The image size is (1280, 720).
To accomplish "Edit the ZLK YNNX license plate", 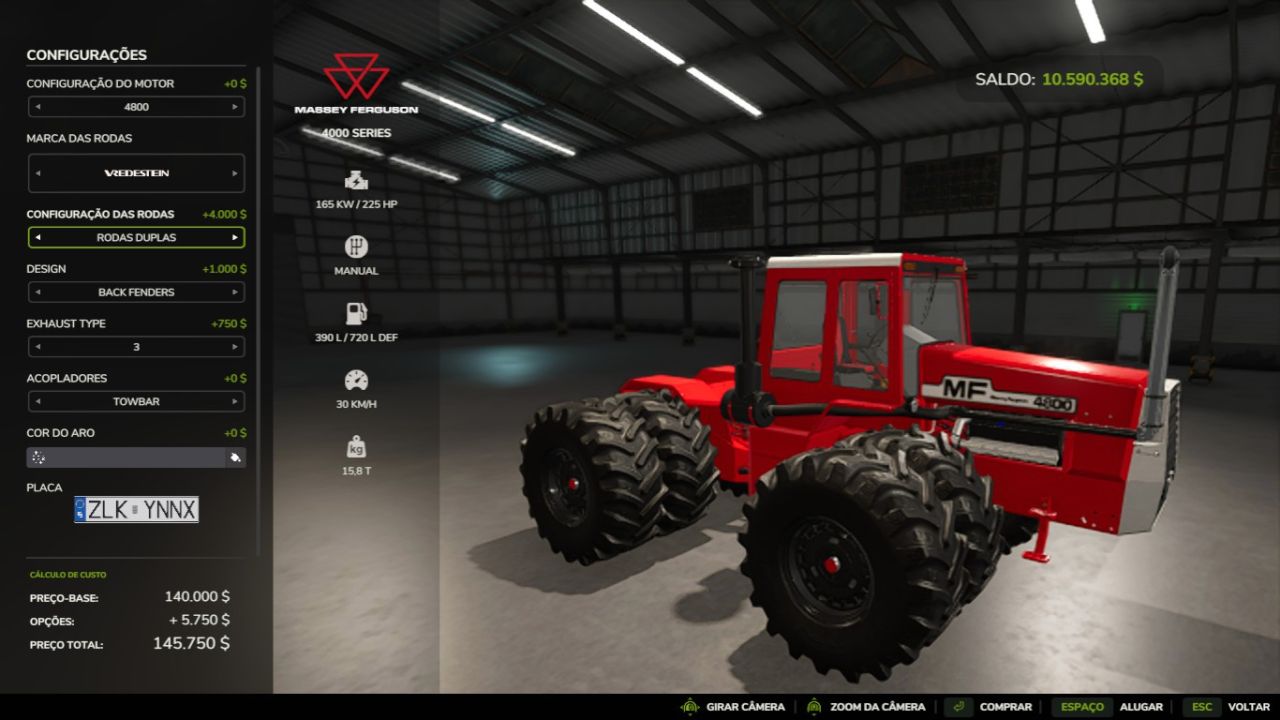I will pyautogui.click(x=136, y=510).
